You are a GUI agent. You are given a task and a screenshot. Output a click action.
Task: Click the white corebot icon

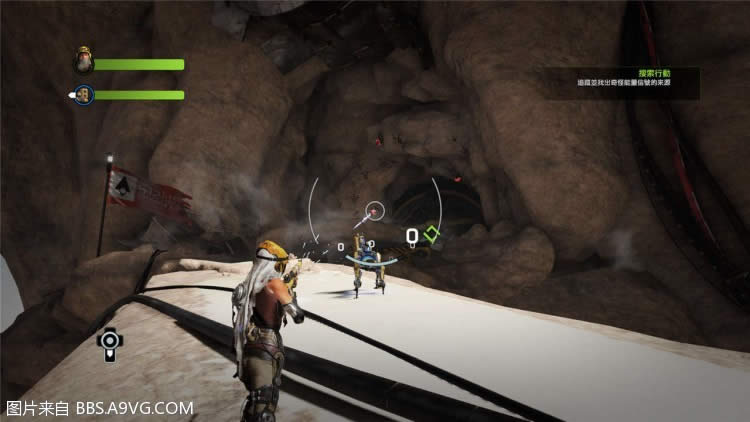click(x=108, y=343)
